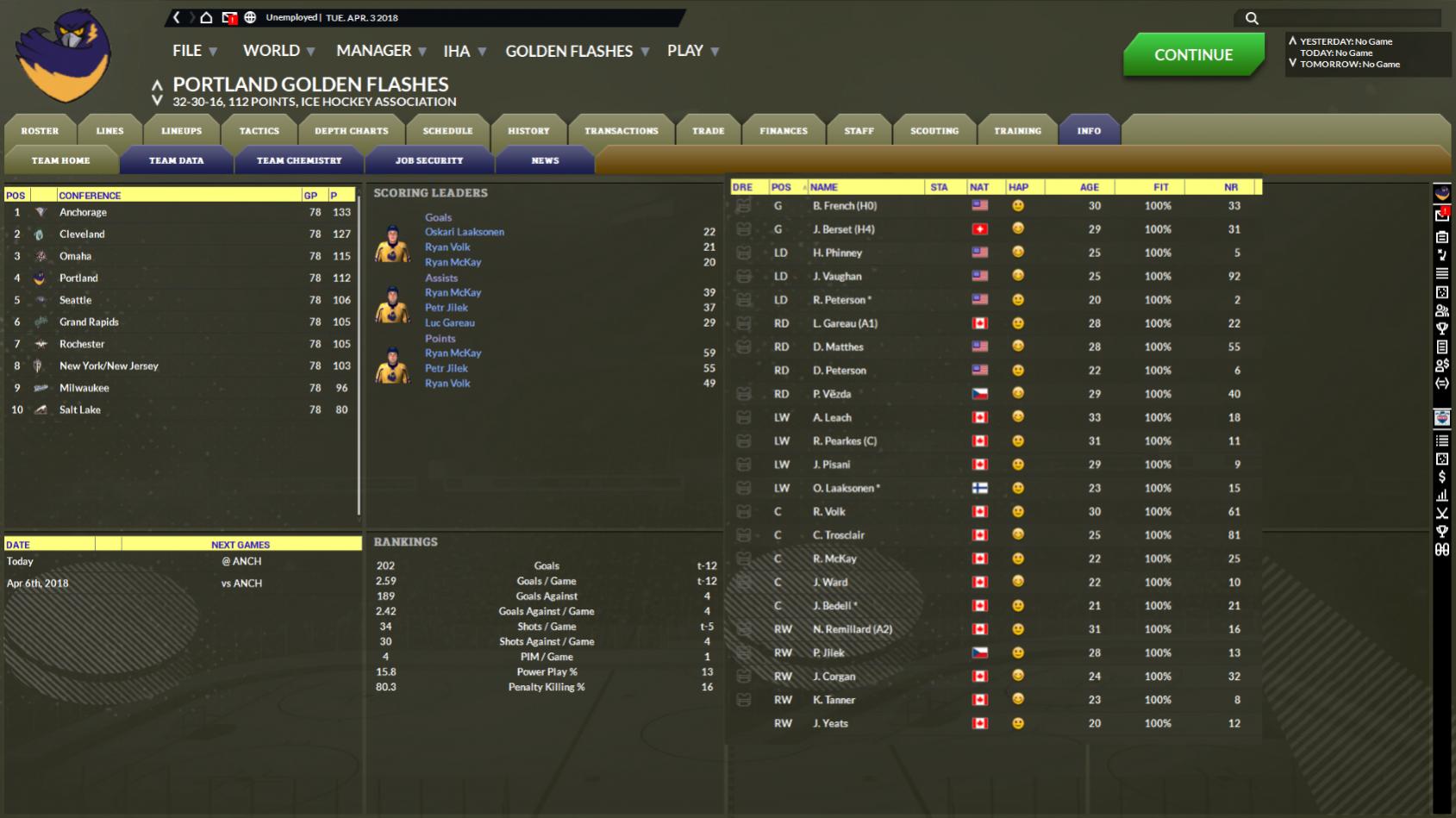Open the Job Security sub-tab

tap(429, 160)
